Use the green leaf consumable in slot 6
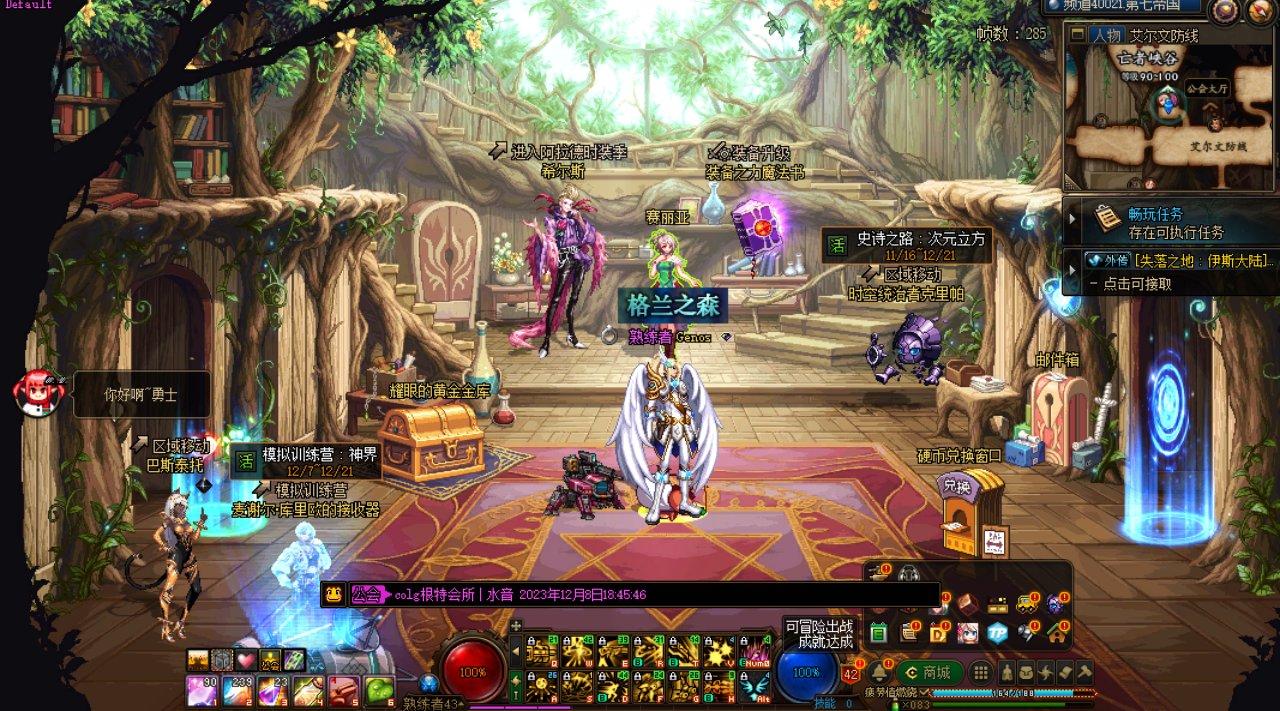1280x711 pixels. [378, 690]
